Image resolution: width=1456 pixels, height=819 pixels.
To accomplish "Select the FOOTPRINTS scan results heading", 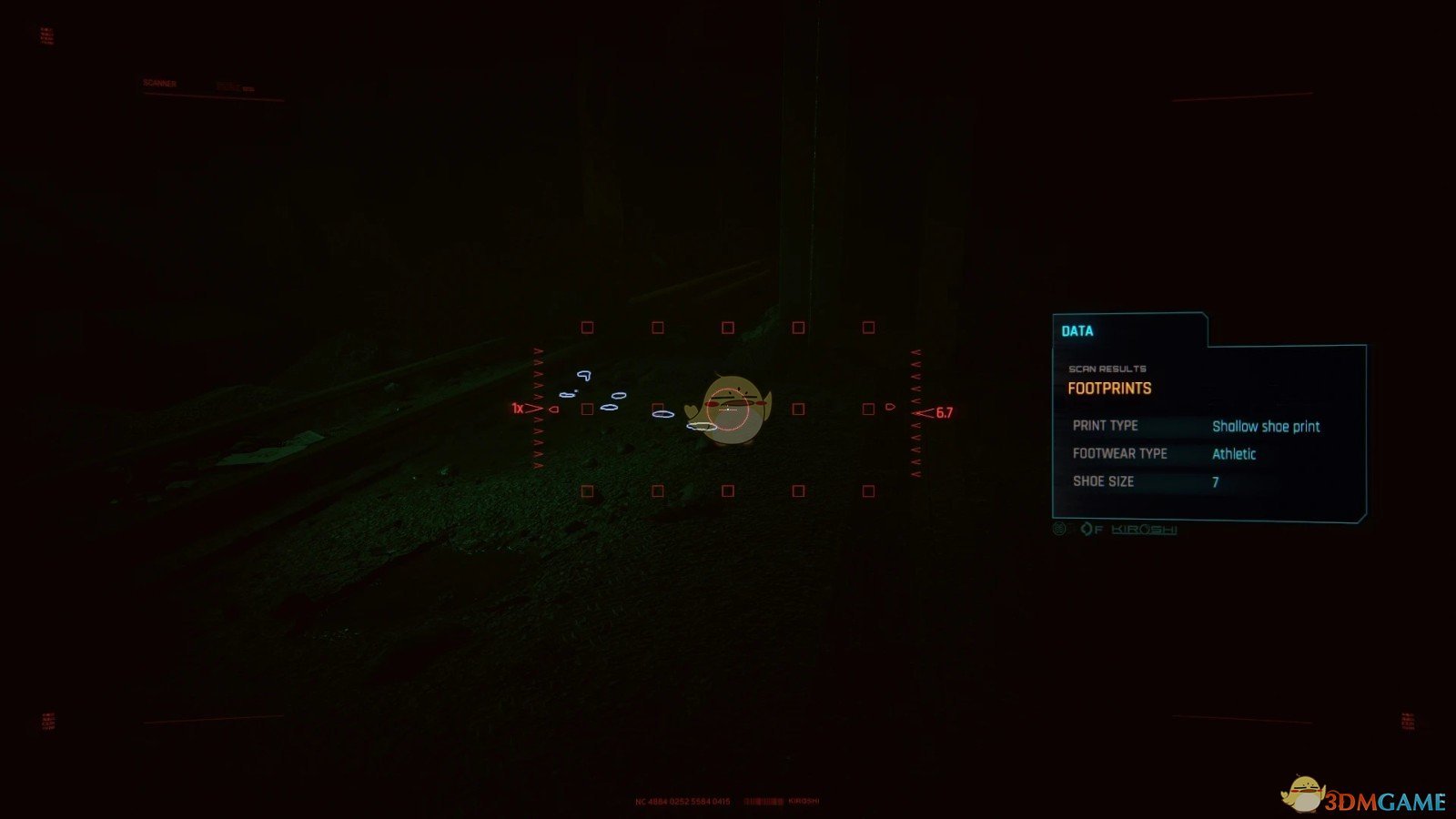I will [1108, 388].
